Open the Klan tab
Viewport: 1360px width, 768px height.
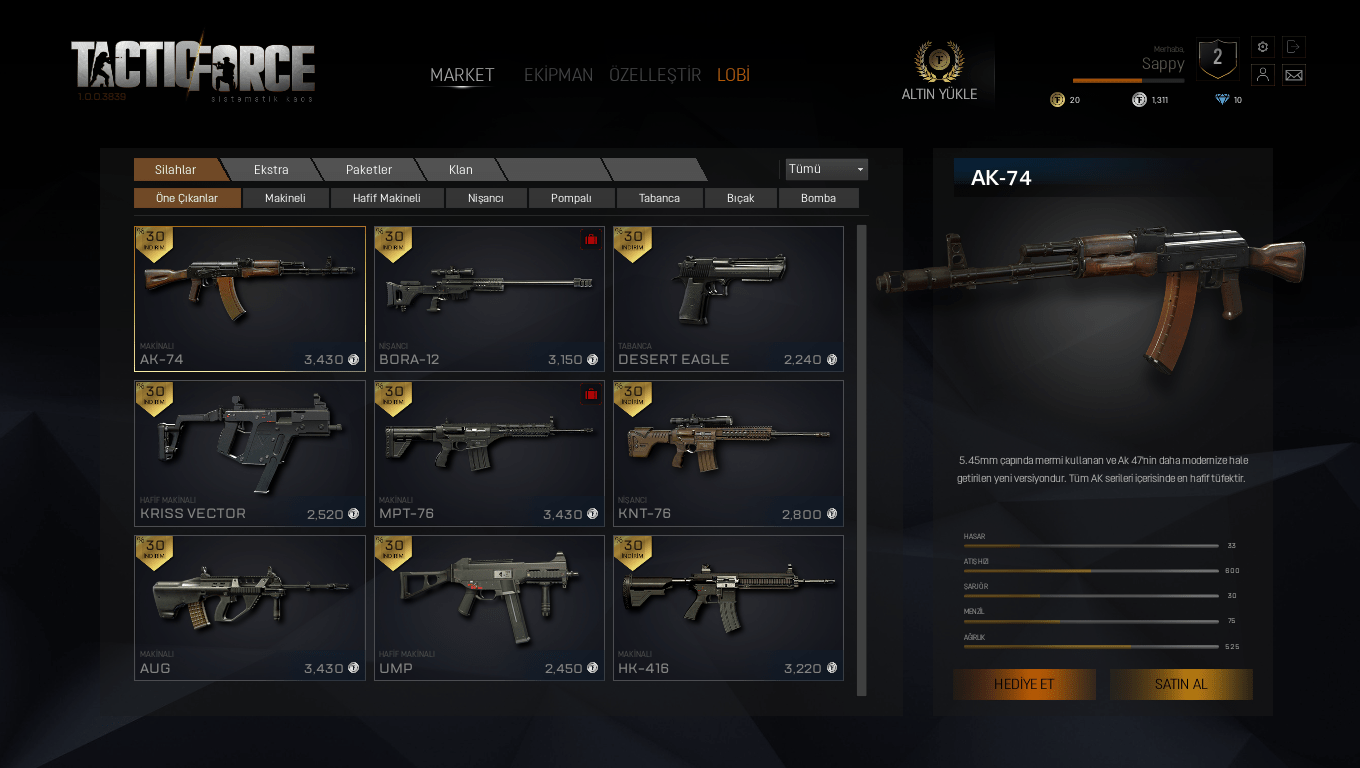click(460, 170)
